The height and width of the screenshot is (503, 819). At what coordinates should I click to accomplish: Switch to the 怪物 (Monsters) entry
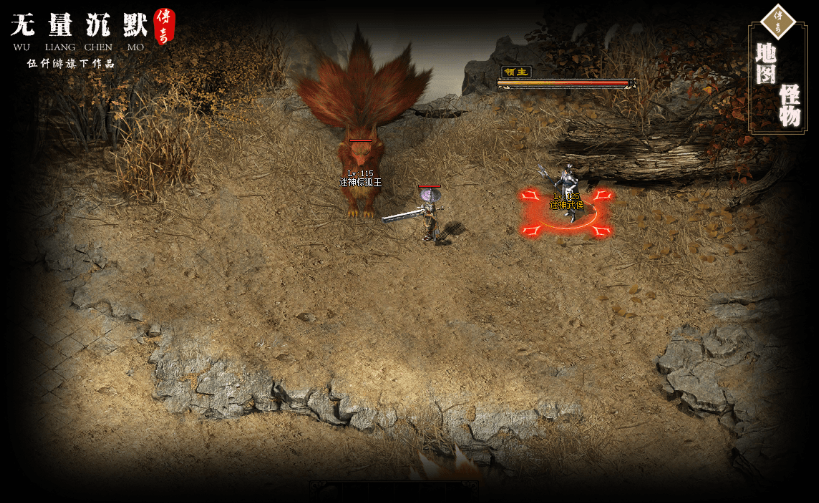[790, 104]
